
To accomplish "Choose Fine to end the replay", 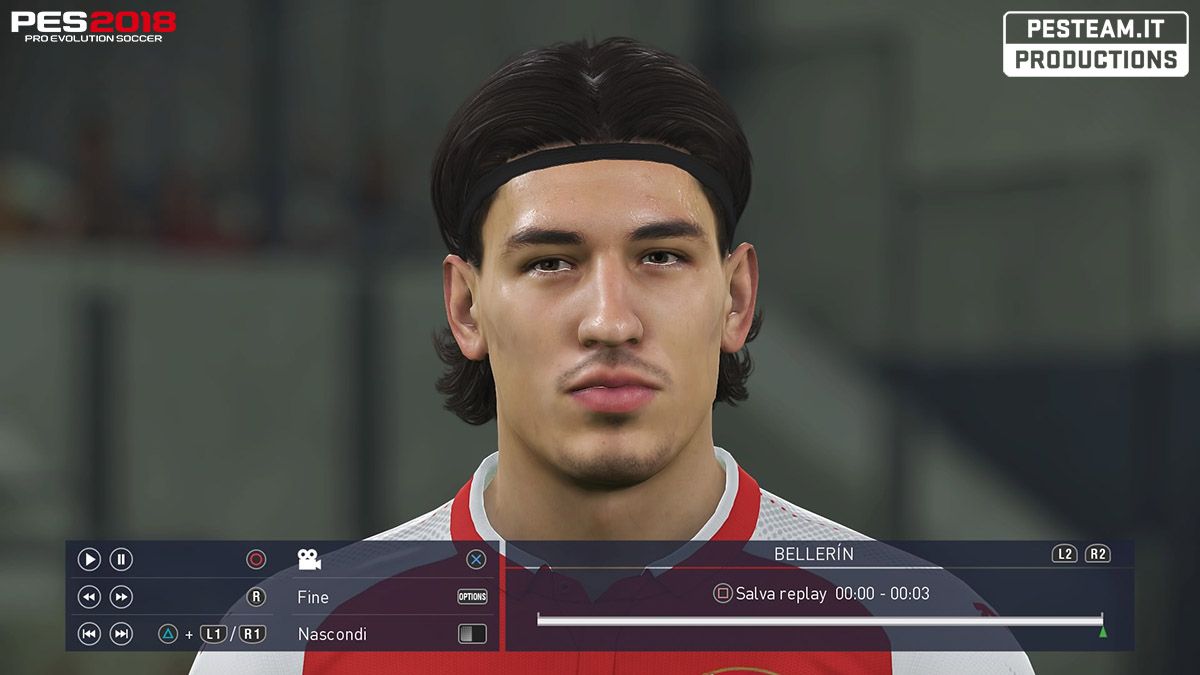I will (313, 597).
